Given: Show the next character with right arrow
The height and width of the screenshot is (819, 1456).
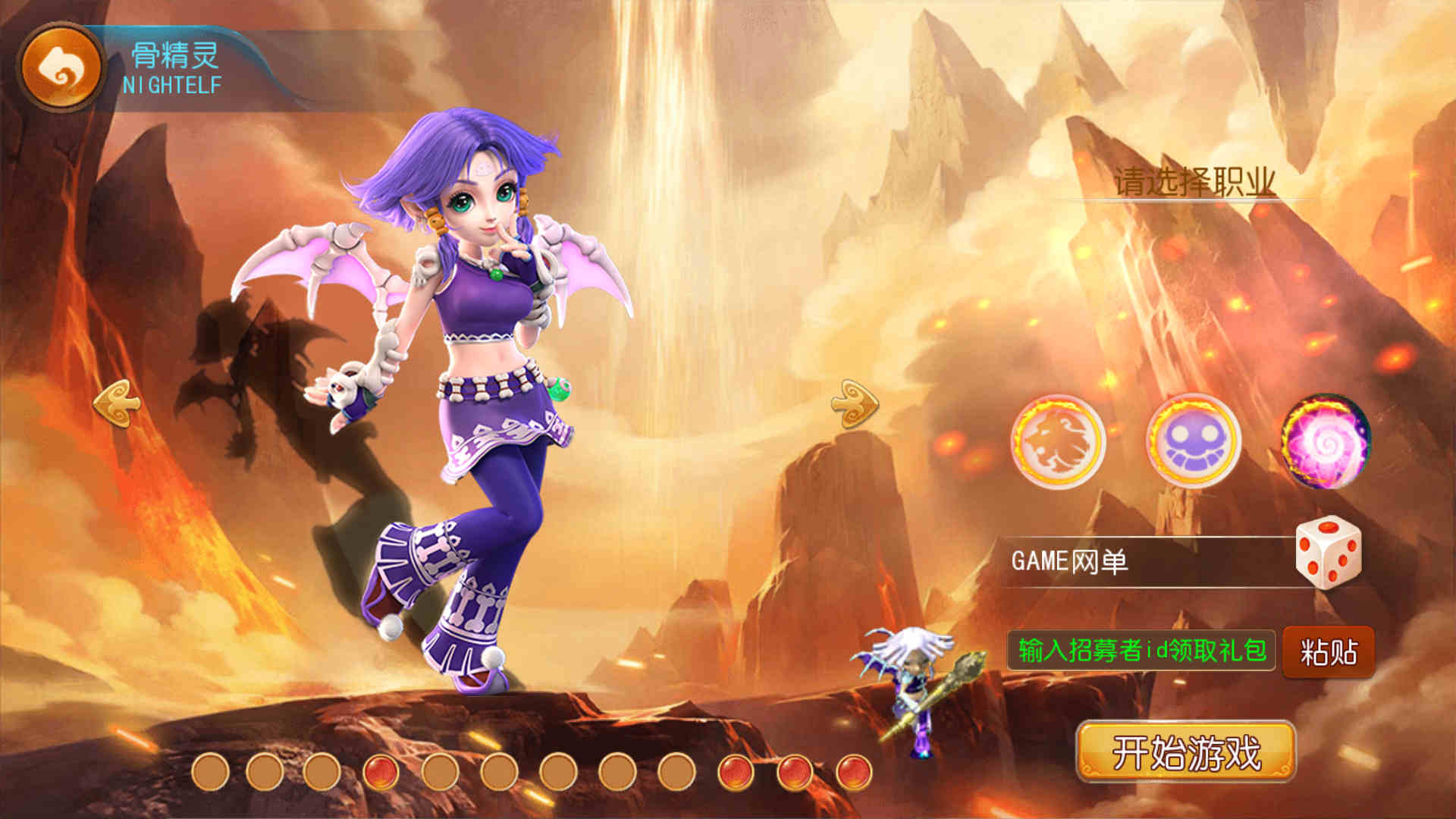Looking at the screenshot, I should click(x=855, y=403).
